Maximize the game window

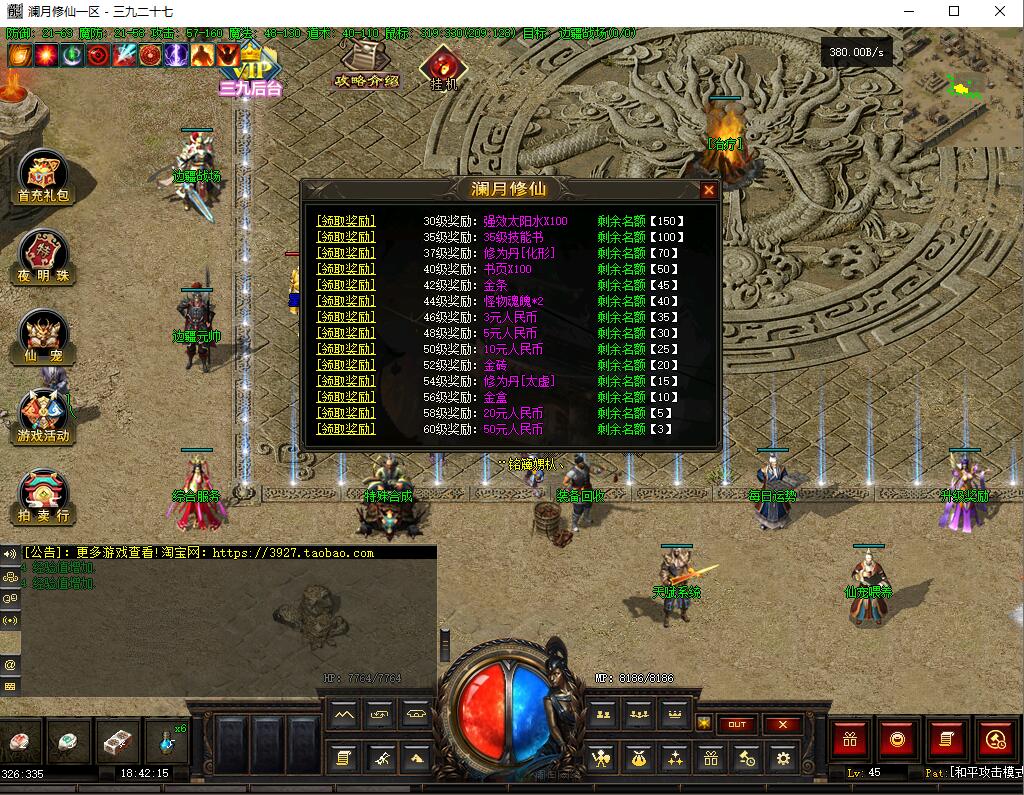(954, 12)
